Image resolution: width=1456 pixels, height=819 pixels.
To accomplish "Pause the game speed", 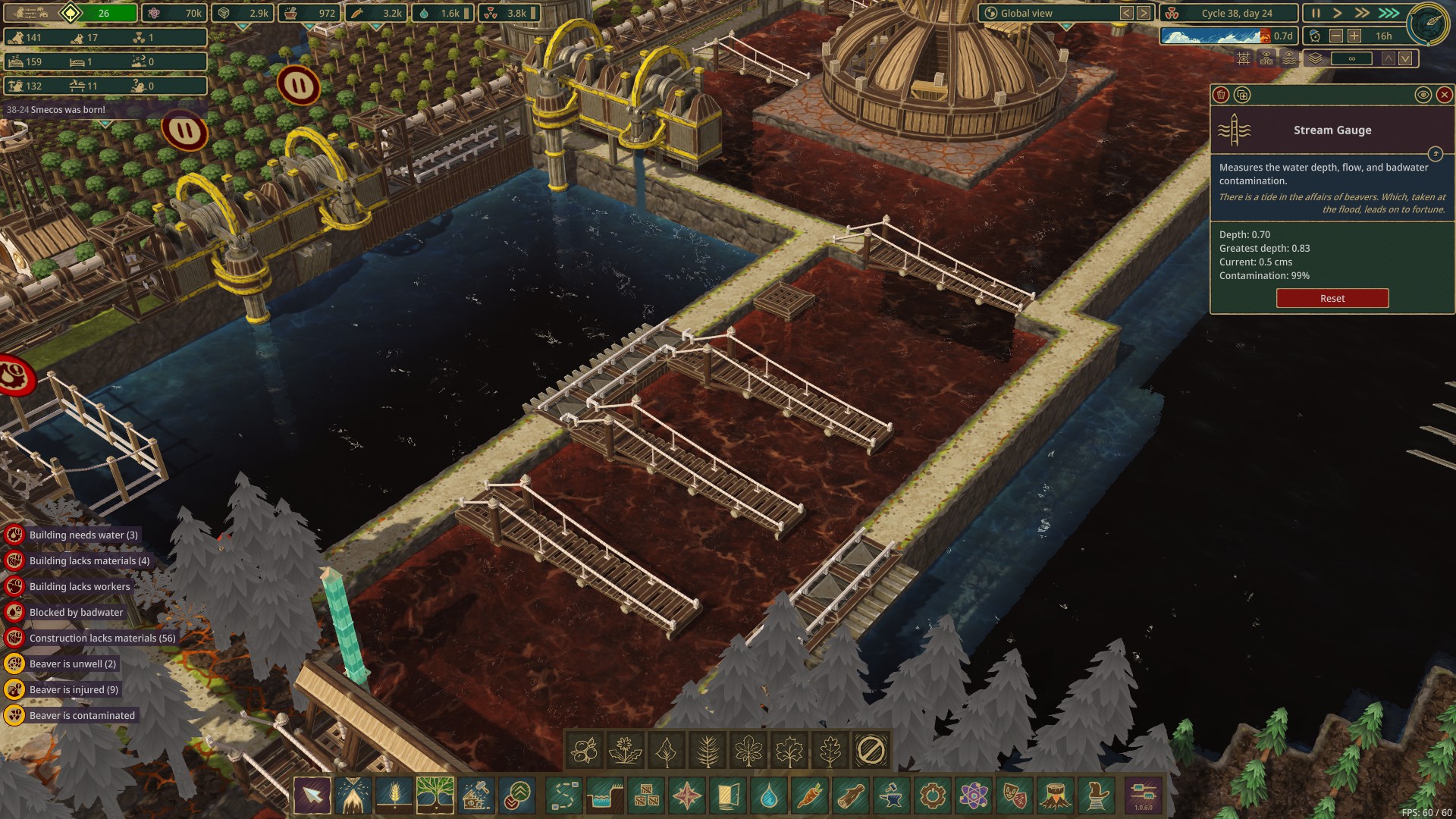I will coord(1316,13).
